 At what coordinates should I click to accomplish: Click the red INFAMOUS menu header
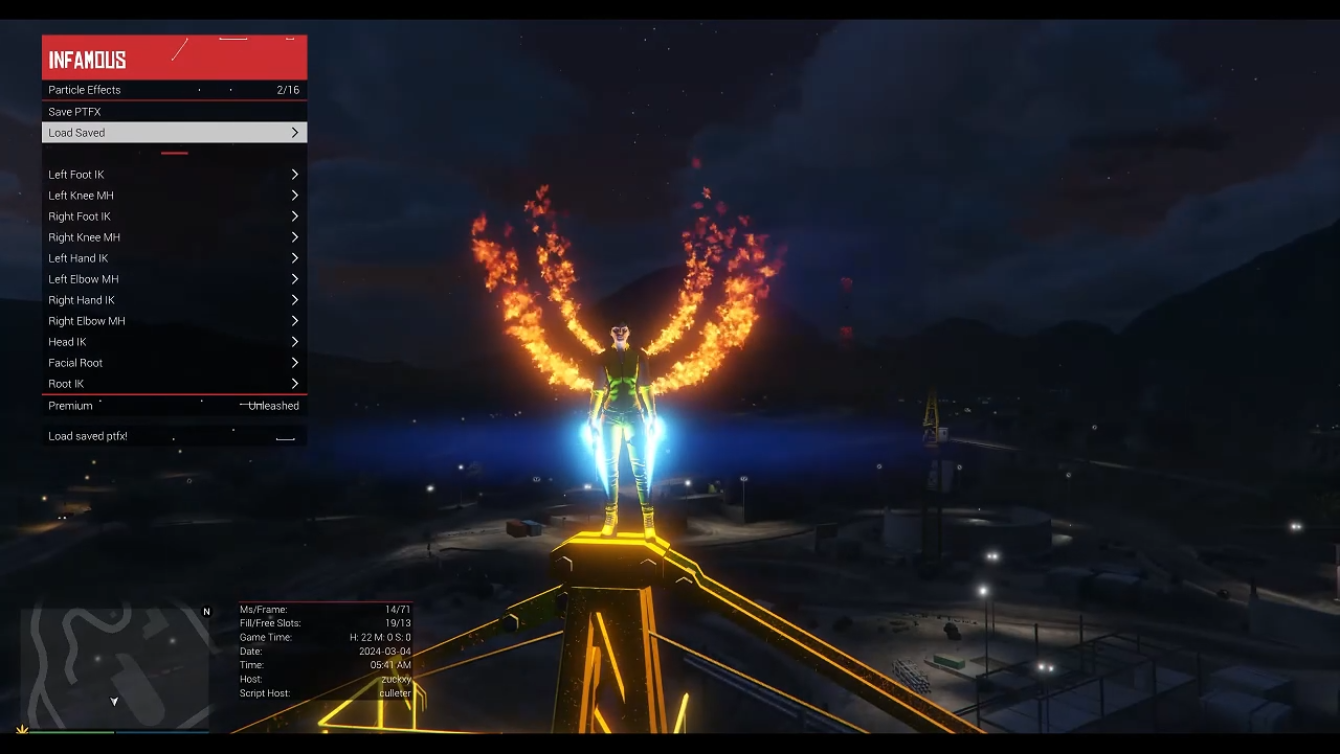coord(174,58)
